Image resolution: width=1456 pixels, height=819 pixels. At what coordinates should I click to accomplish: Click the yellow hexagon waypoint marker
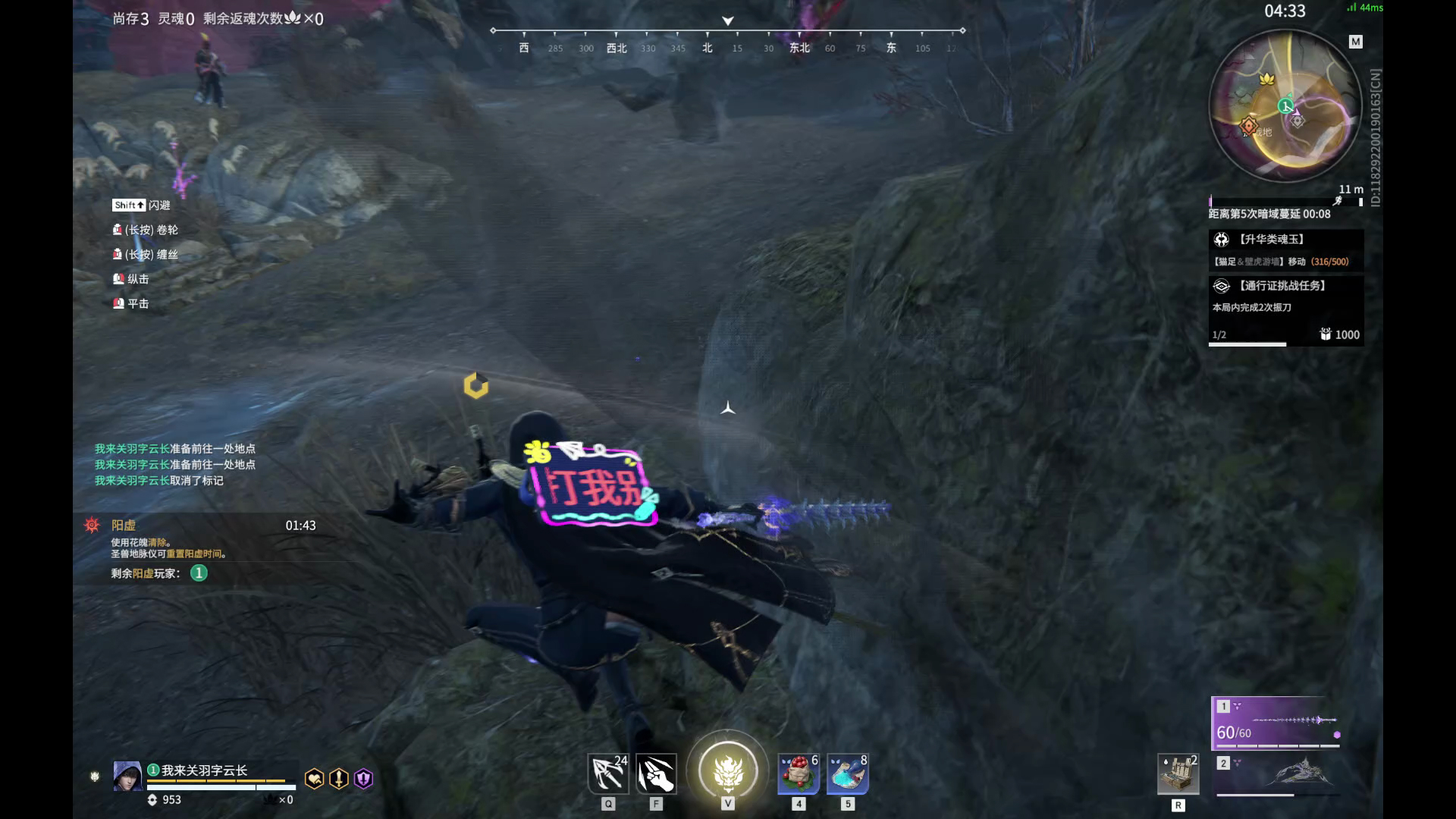[476, 385]
